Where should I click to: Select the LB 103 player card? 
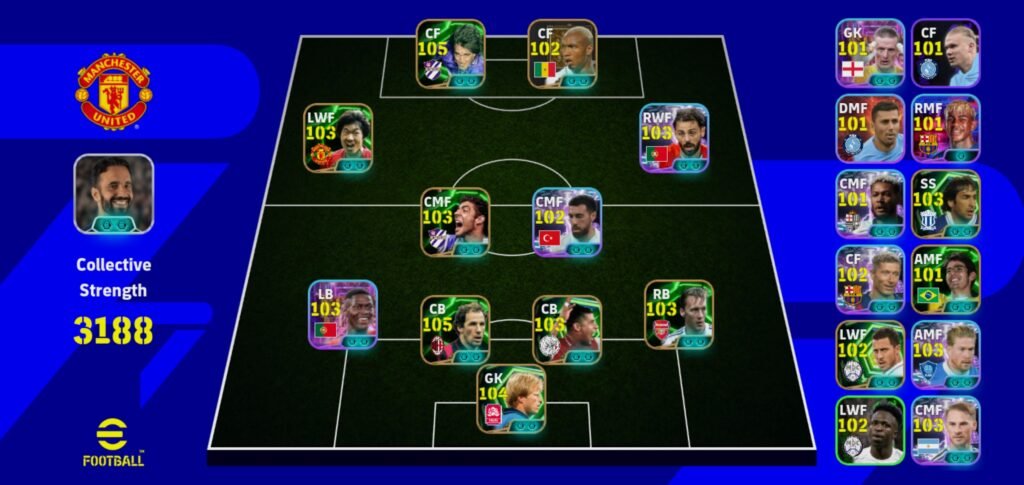(x=343, y=314)
